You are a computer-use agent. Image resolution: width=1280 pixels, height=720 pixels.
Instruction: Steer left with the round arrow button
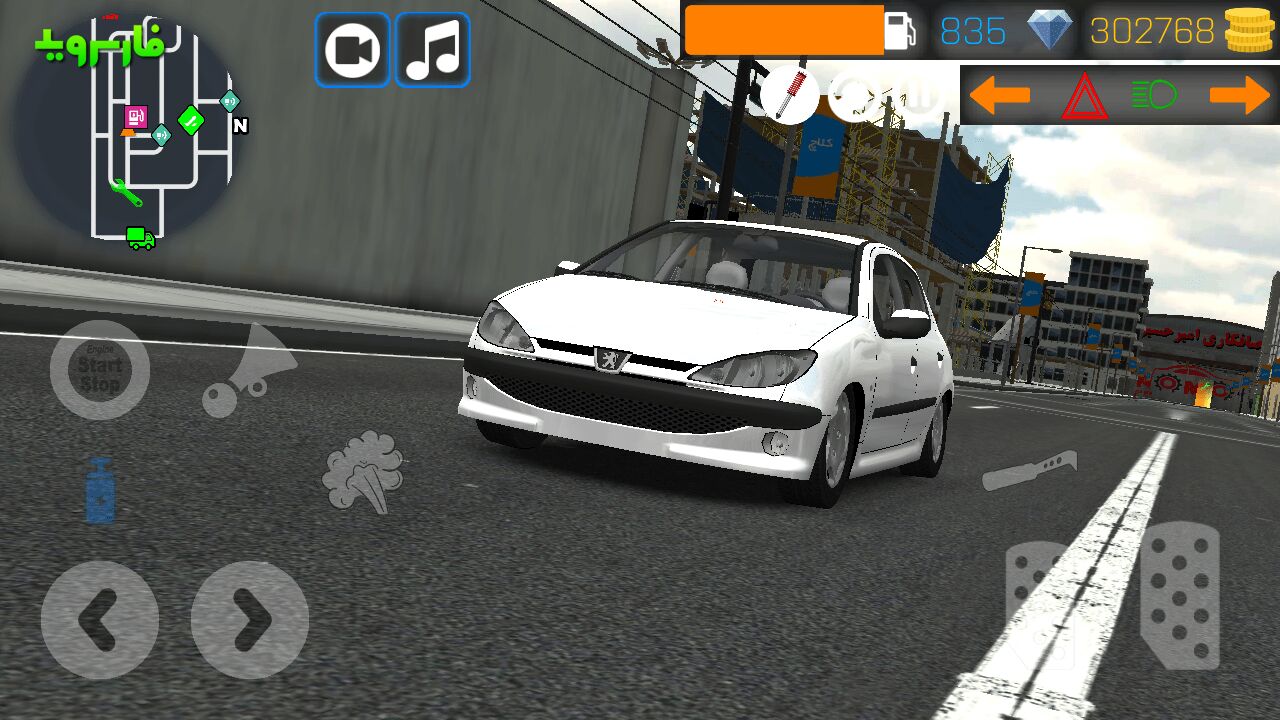(100, 620)
